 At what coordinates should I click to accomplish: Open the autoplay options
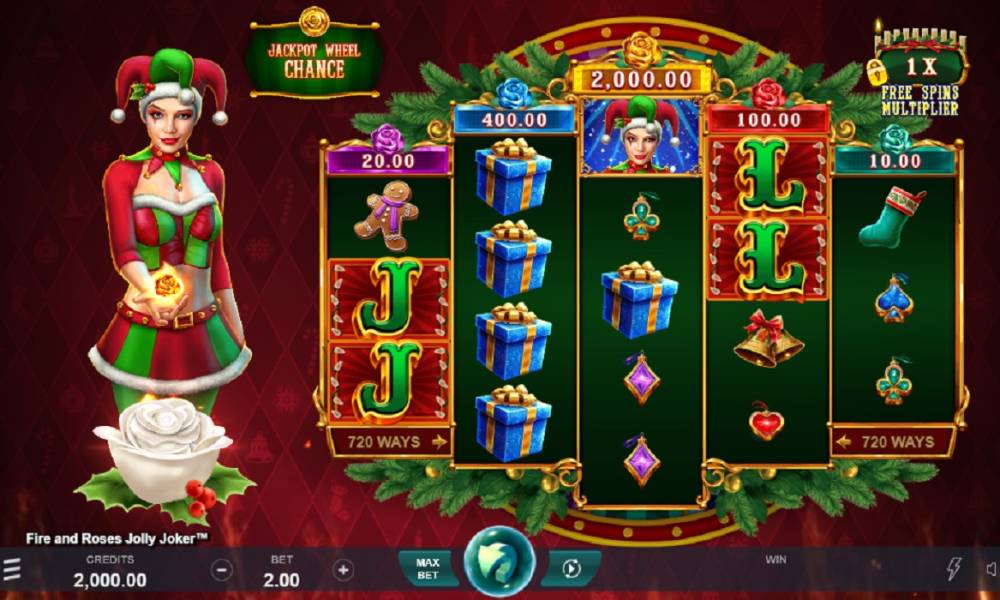click(x=572, y=569)
